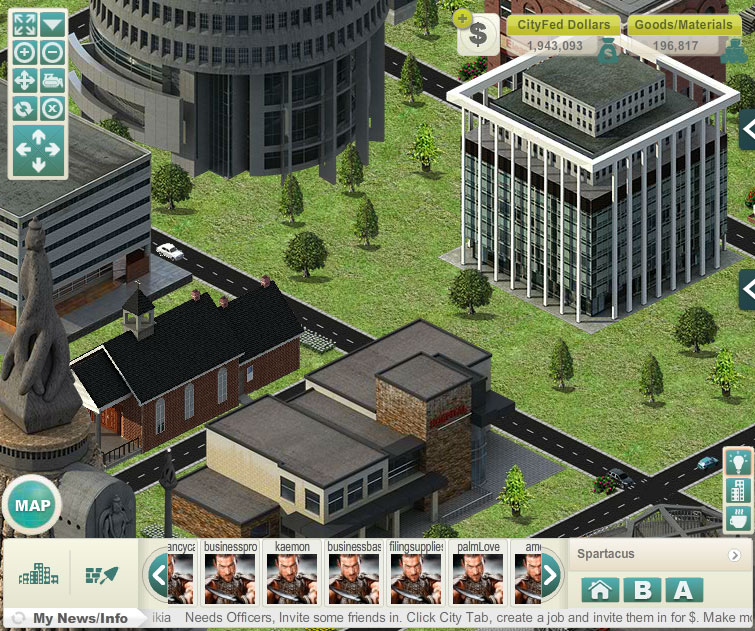Click the rotate arrows button

24,108
